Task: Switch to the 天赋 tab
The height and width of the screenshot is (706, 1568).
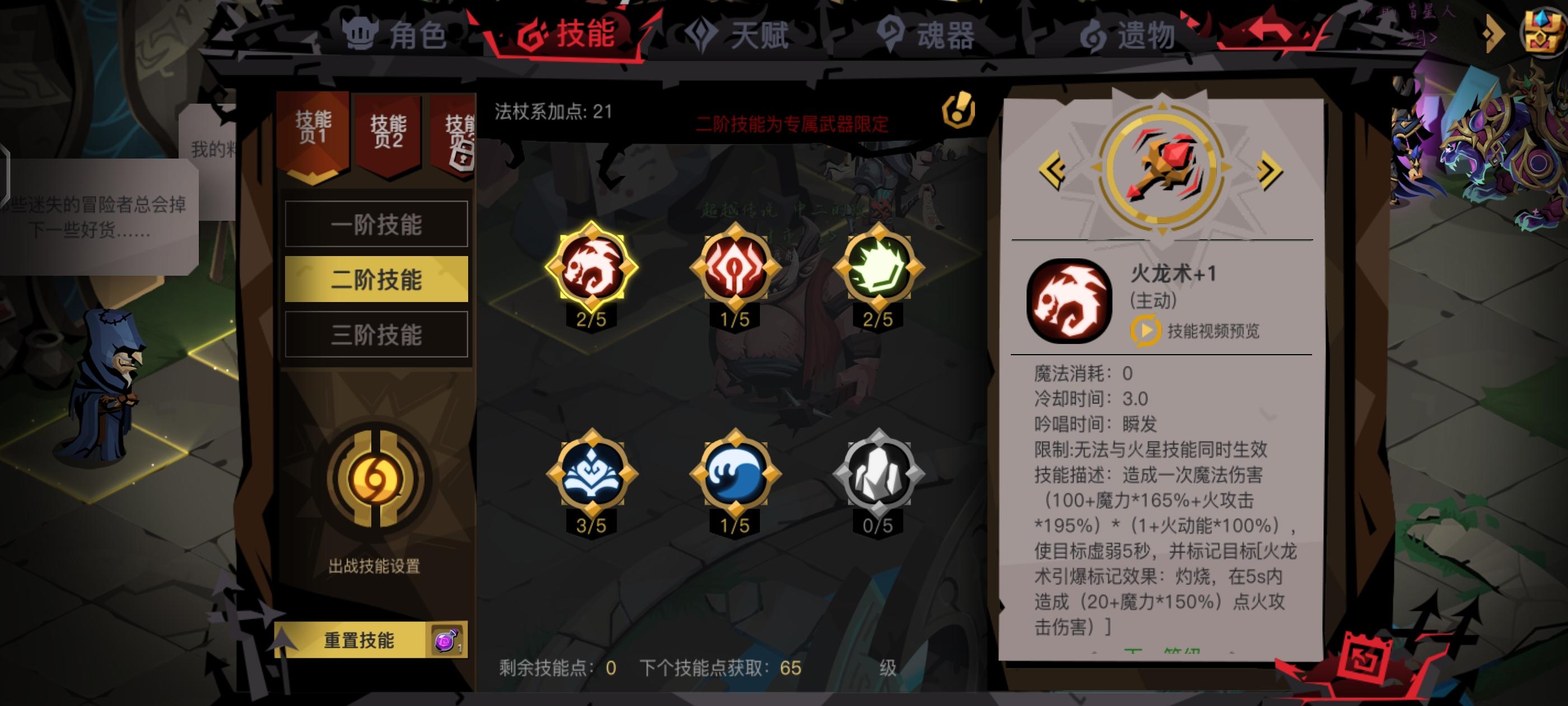Action: 741,35
